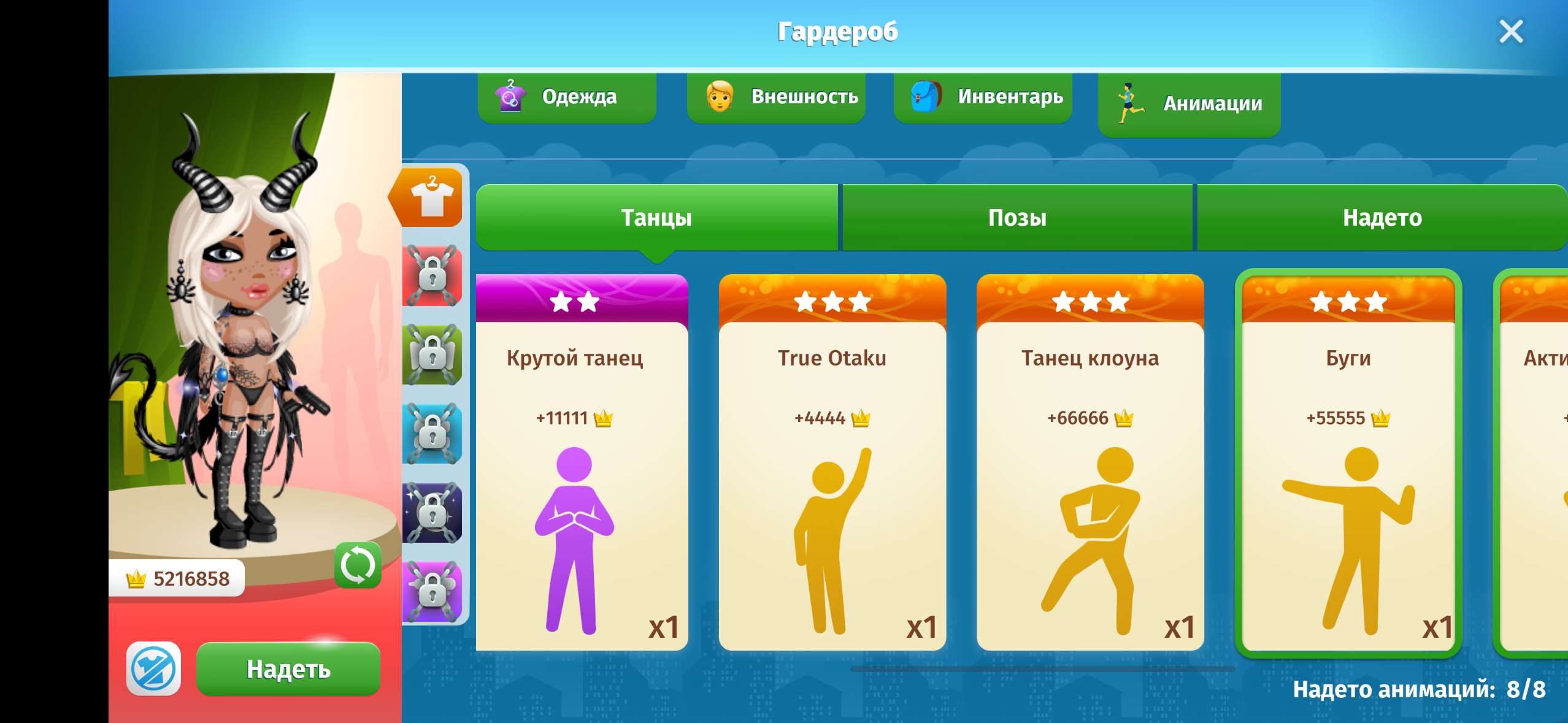The height and width of the screenshot is (723, 1568).
Task: Open the Позы animation section
Action: tap(1018, 218)
